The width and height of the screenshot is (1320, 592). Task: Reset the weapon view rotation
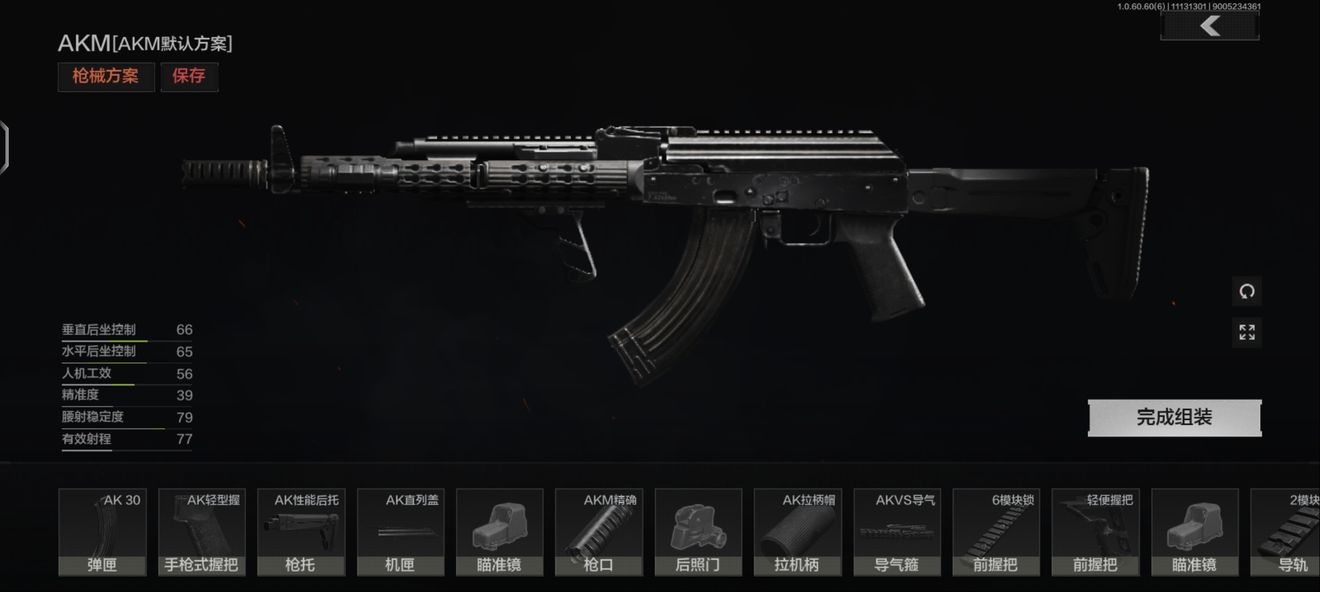pos(1246,292)
